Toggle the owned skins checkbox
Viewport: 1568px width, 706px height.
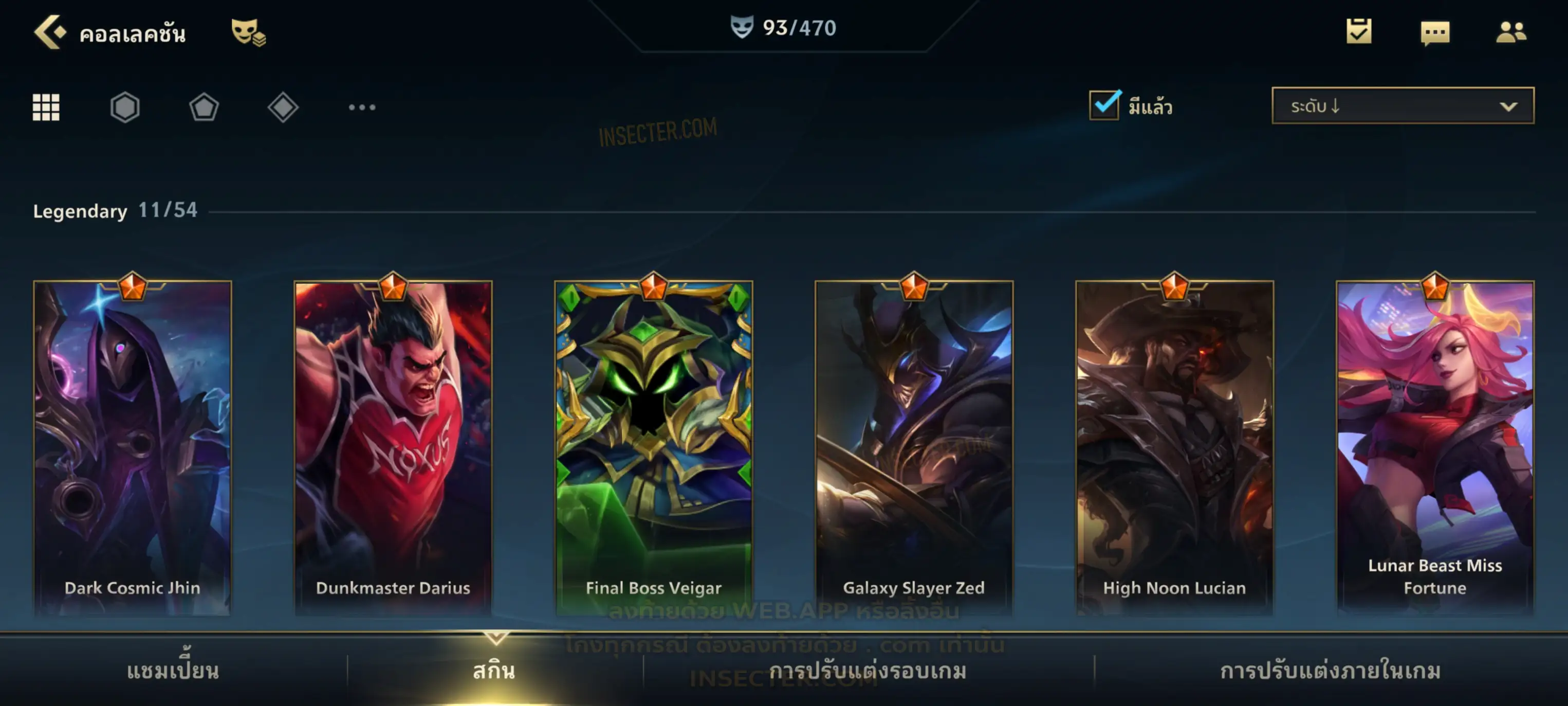tap(1104, 105)
